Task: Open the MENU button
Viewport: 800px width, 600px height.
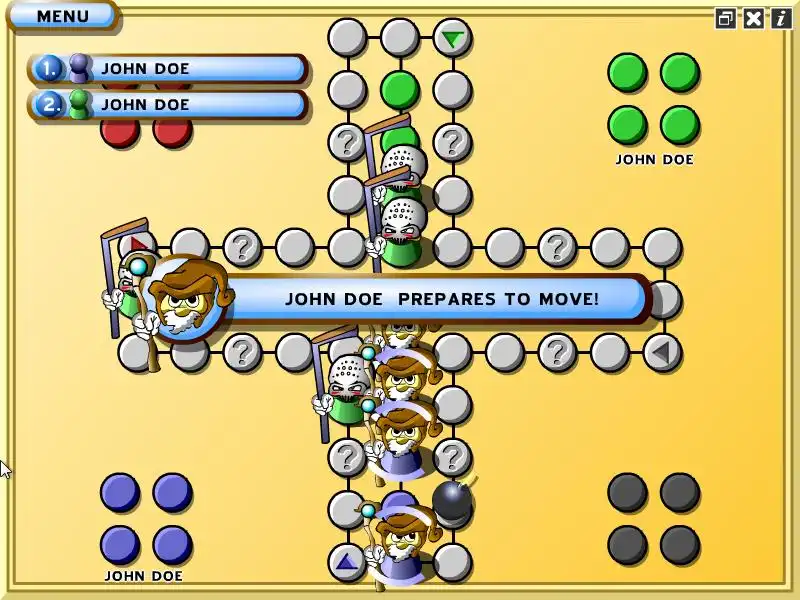Action: pyautogui.click(x=62, y=16)
